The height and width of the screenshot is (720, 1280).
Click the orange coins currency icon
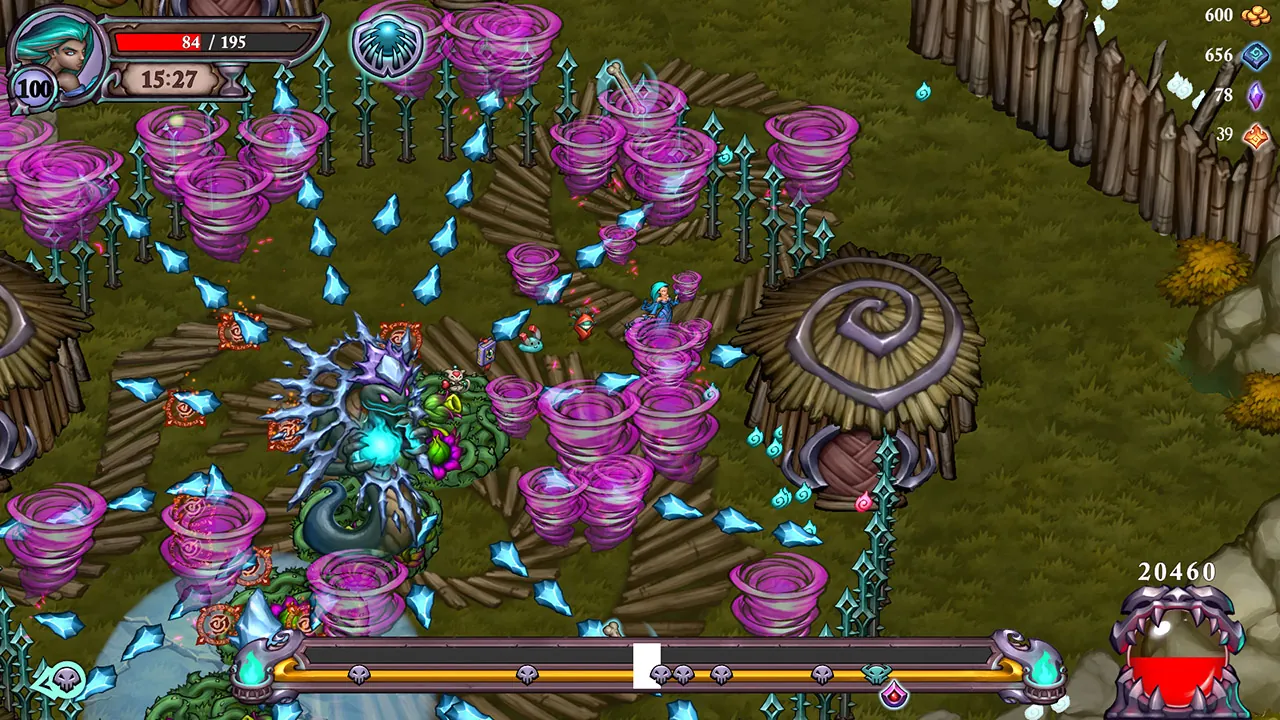pos(1254,16)
